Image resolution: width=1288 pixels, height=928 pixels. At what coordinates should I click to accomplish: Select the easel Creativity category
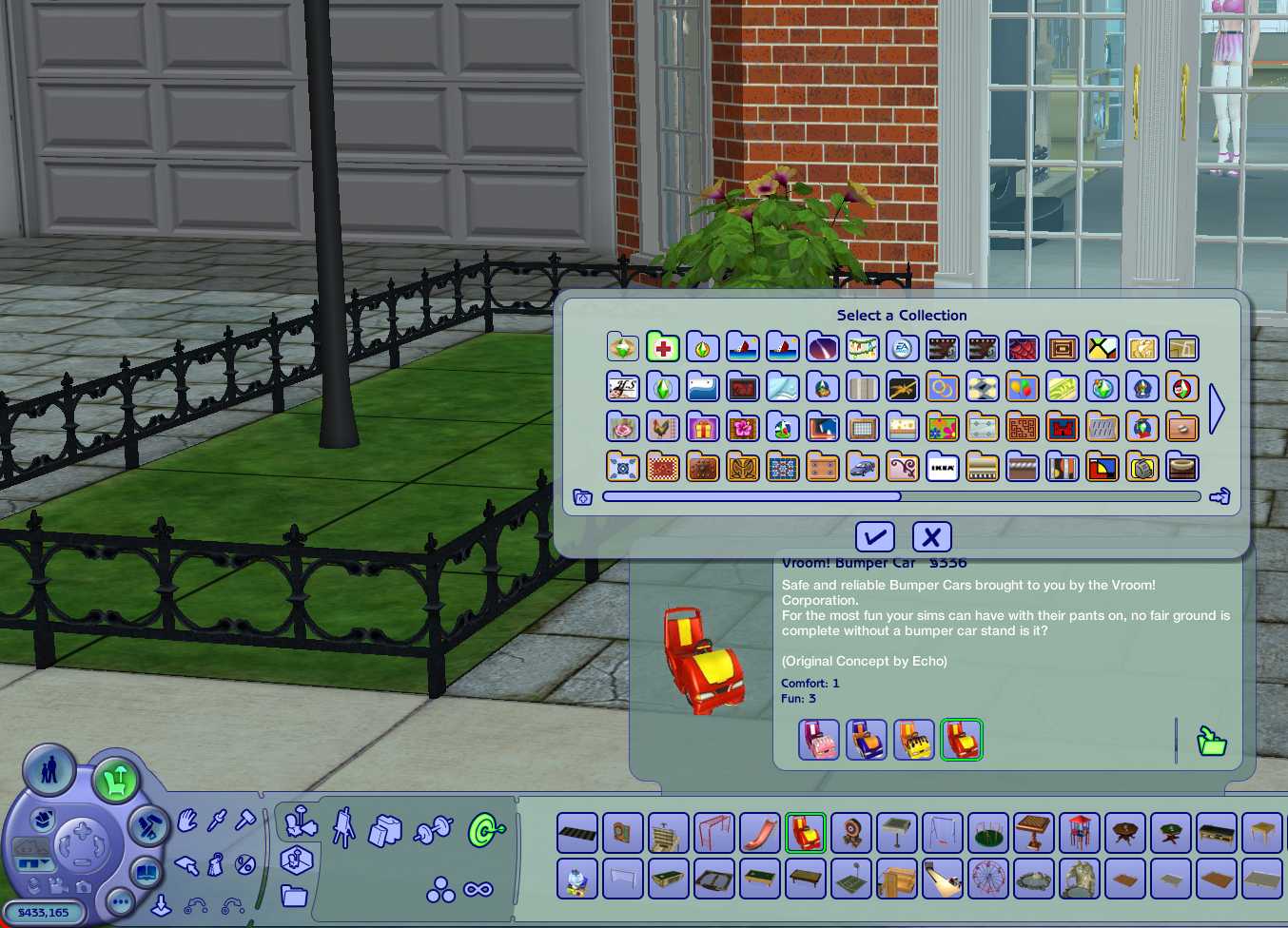click(x=344, y=829)
